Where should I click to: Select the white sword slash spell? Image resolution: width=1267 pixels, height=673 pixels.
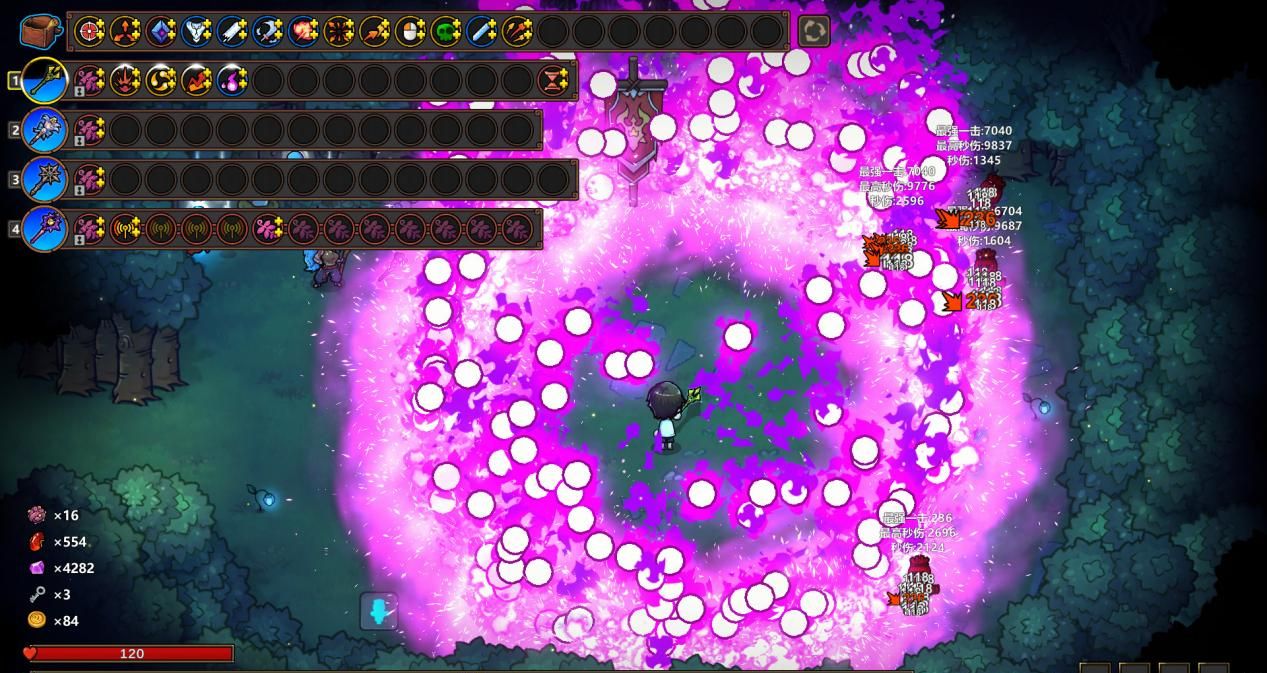click(x=232, y=32)
